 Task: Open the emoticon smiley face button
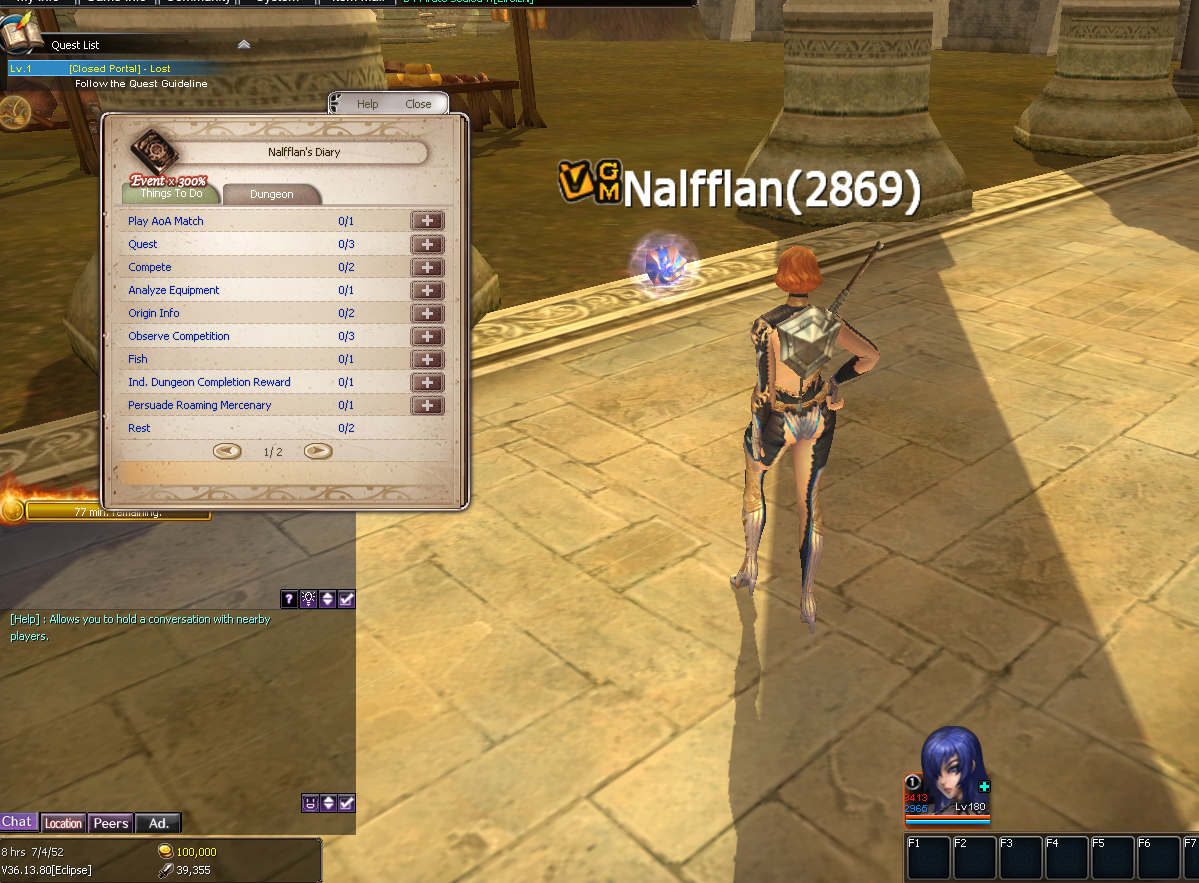309,803
